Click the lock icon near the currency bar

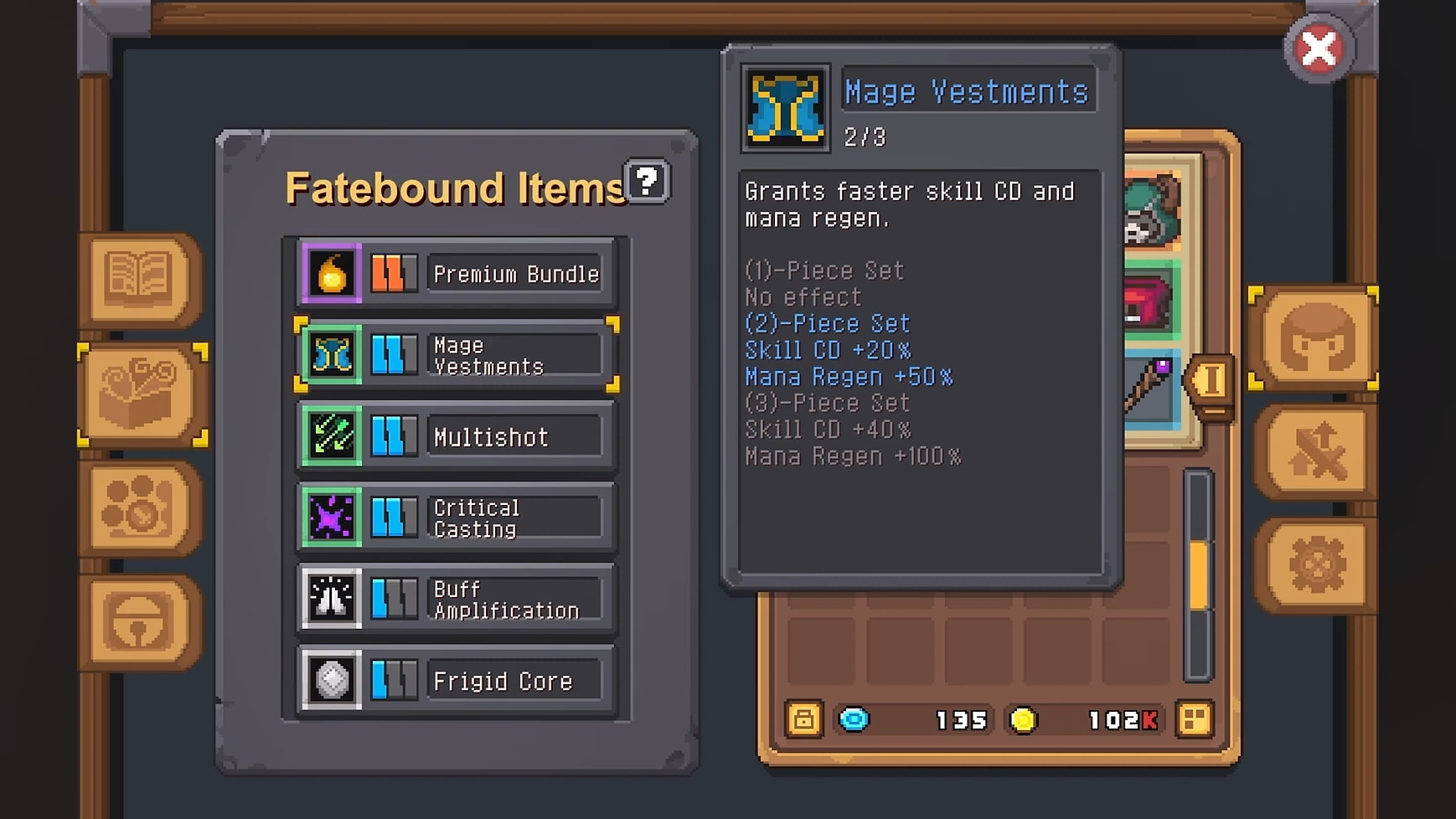[x=804, y=719]
